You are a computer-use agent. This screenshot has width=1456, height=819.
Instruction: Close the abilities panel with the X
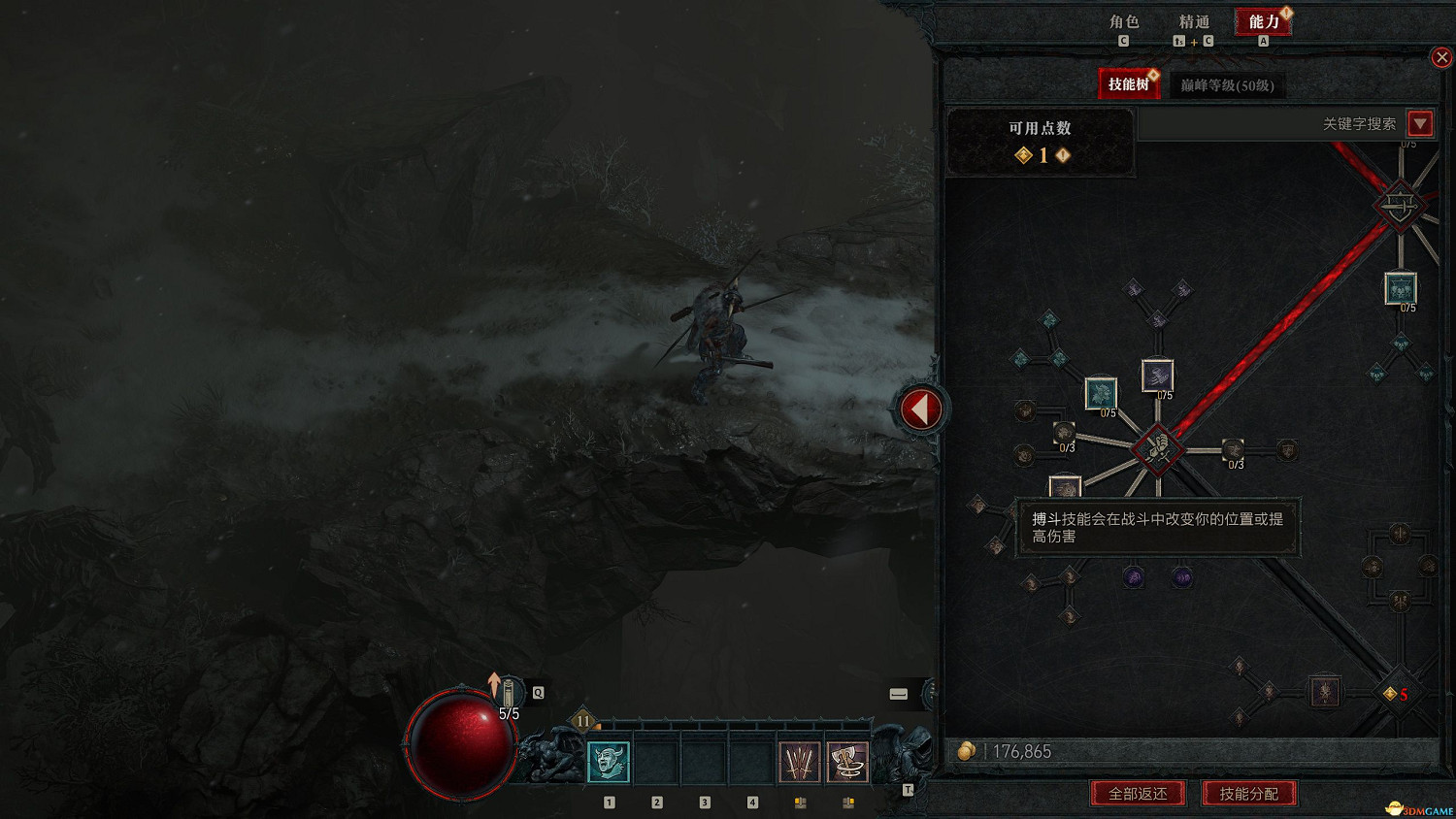(1441, 57)
